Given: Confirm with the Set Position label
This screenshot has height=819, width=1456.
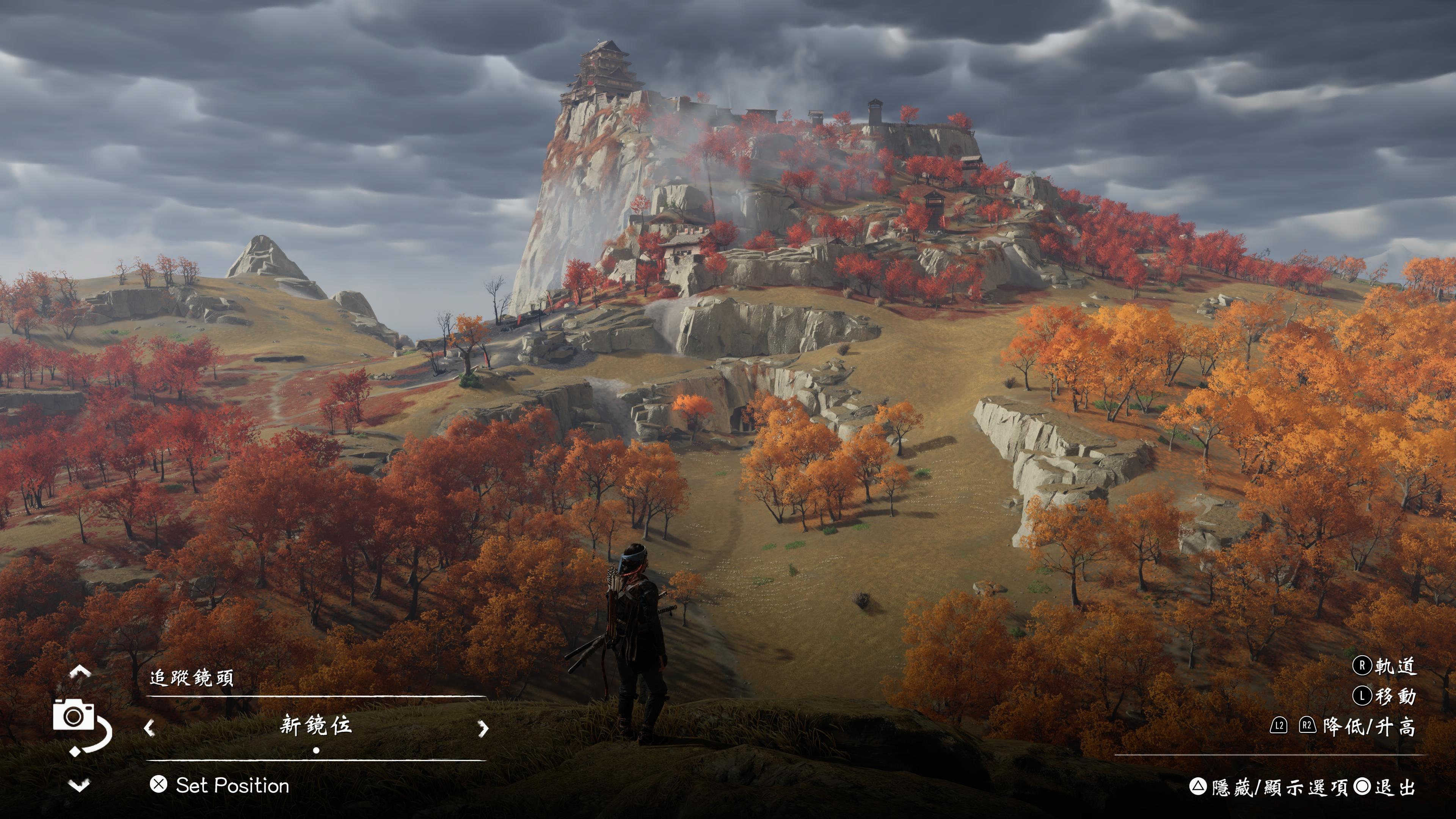Looking at the screenshot, I should point(232,785).
